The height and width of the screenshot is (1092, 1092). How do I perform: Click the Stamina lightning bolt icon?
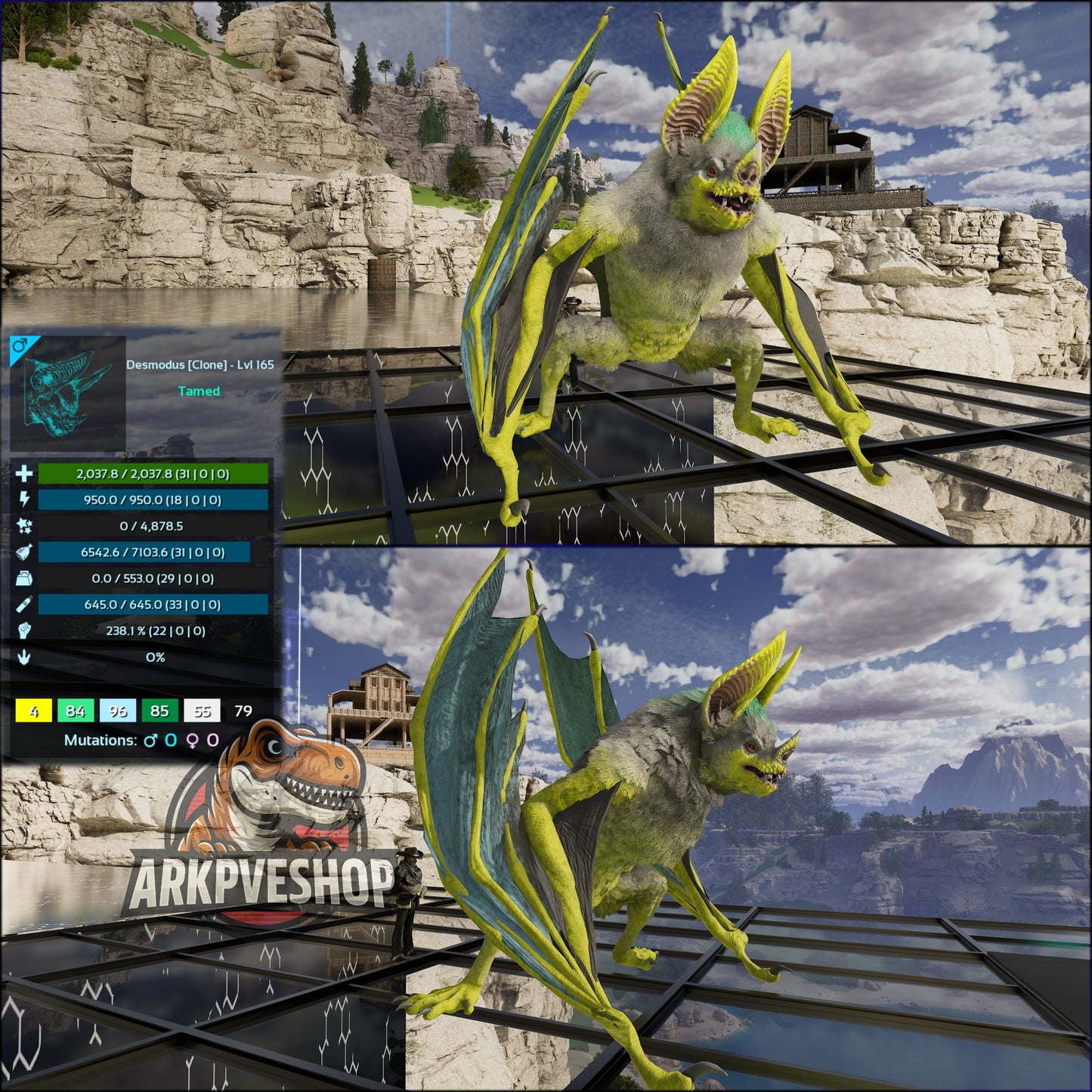pos(25,500)
